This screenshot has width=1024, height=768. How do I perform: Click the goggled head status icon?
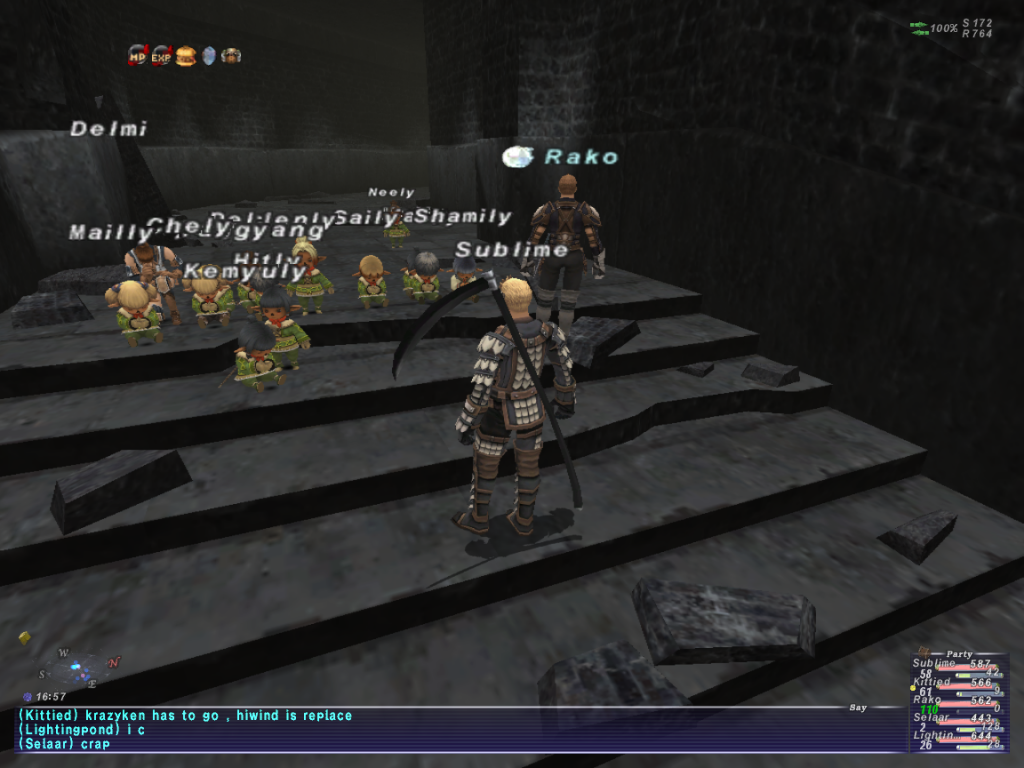[x=231, y=56]
